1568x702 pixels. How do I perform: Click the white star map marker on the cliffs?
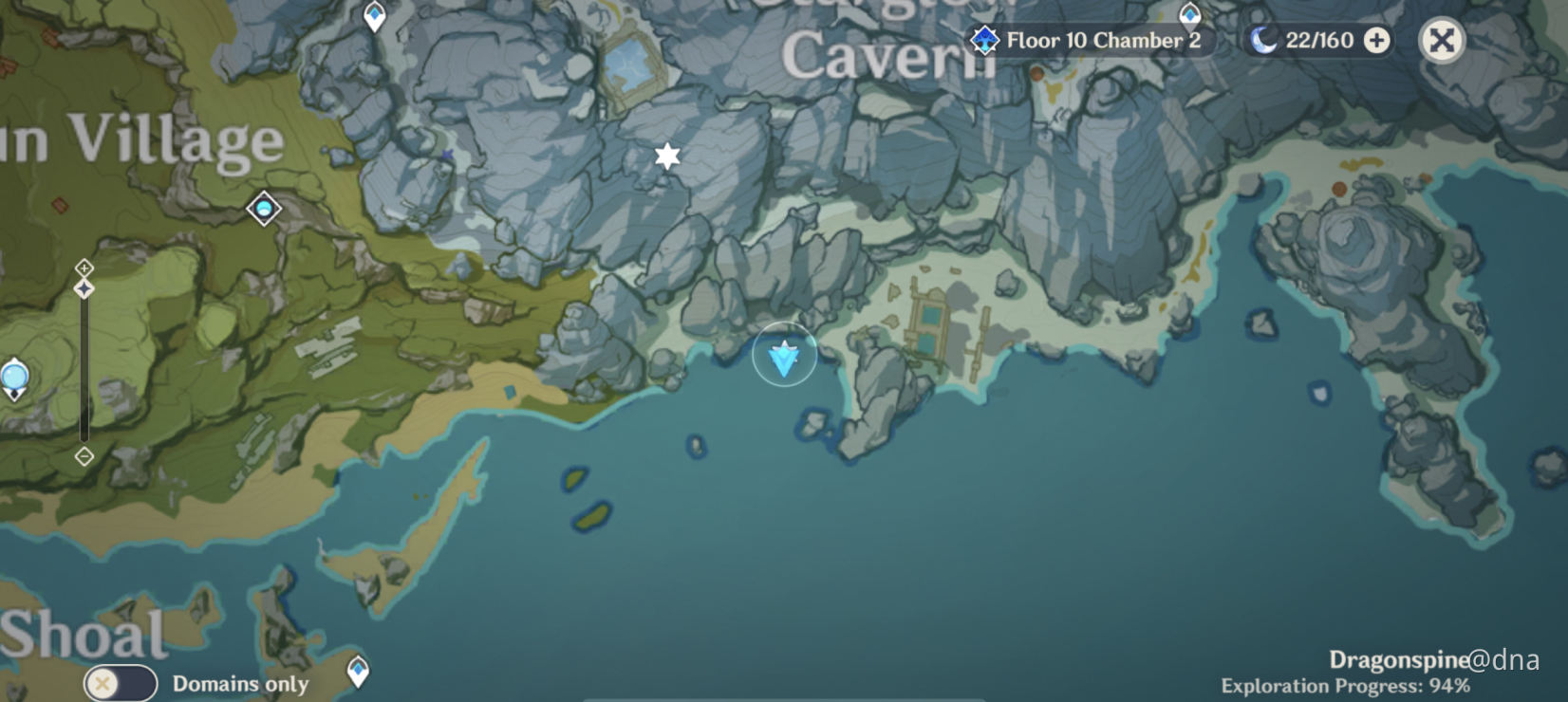tap(665, 155)
